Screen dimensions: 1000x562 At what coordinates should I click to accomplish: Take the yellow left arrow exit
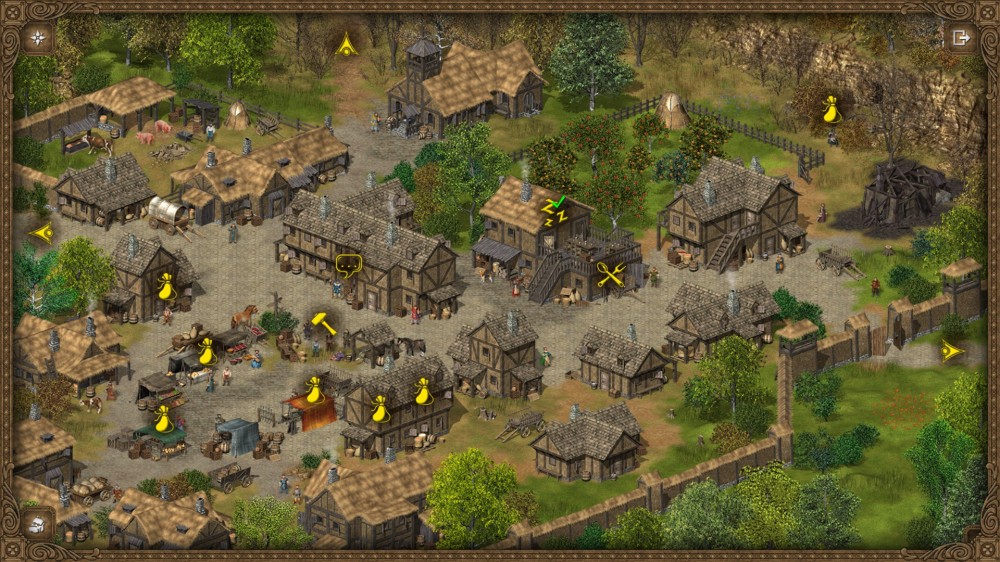pos(42,233)
